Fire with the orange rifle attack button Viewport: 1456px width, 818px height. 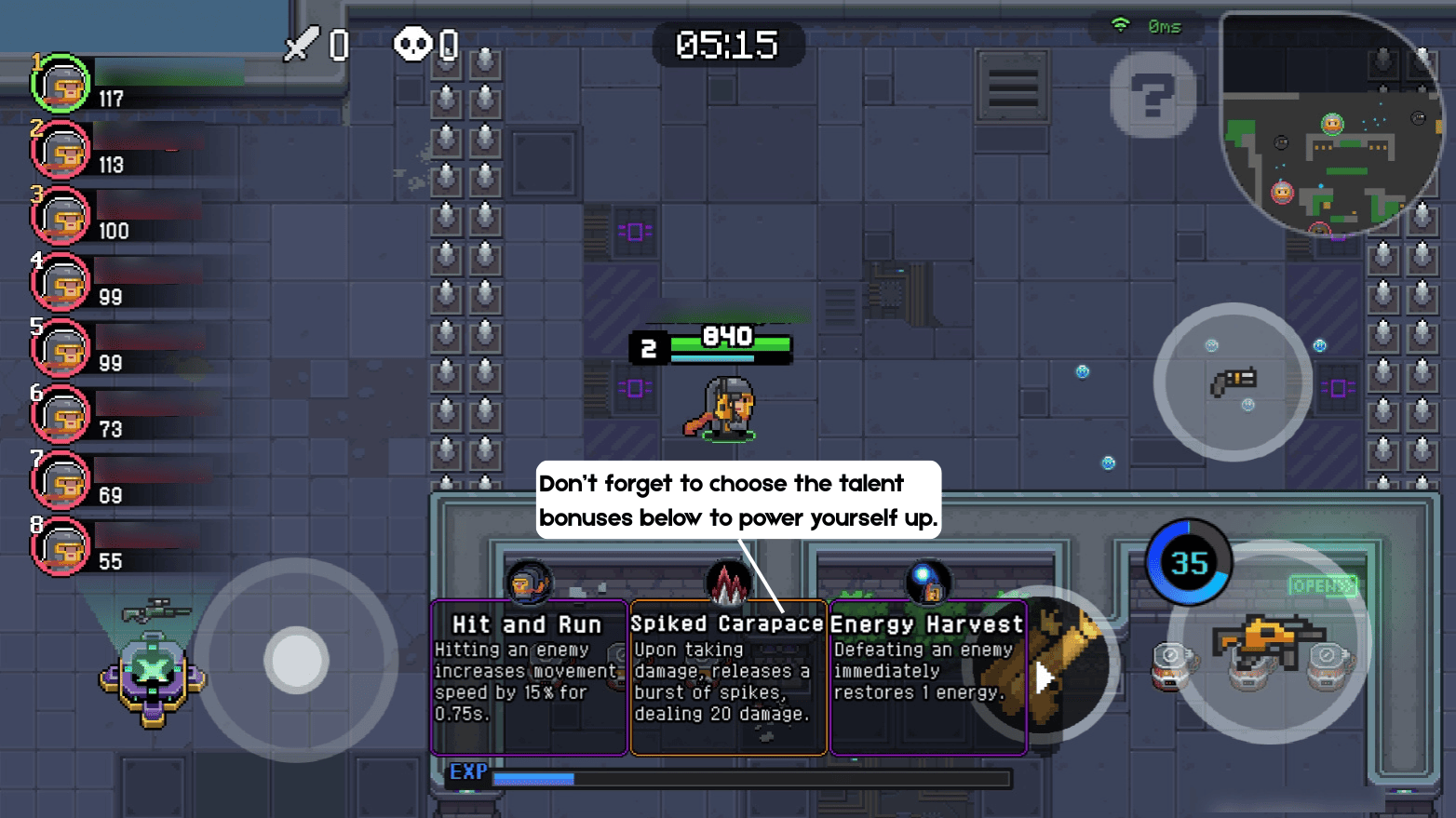1268,642
